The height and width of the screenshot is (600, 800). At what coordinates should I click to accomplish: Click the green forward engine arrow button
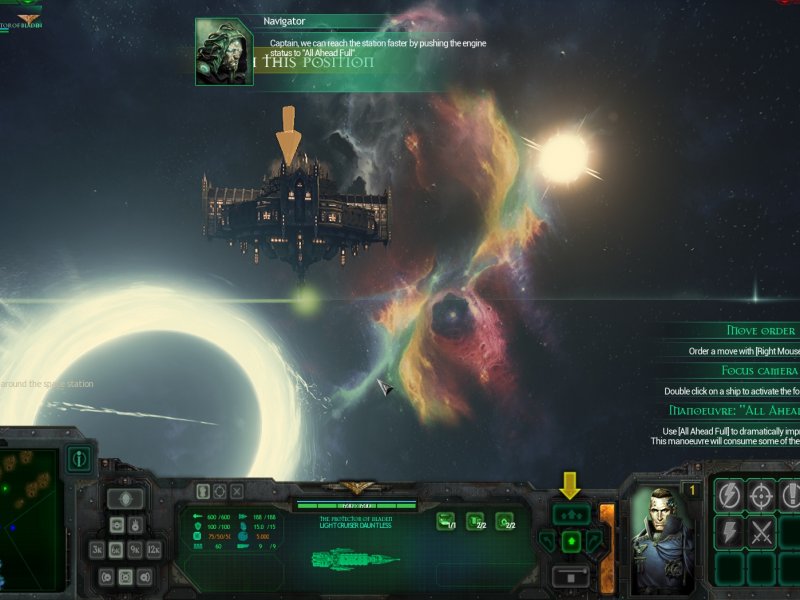pos(571,542)
